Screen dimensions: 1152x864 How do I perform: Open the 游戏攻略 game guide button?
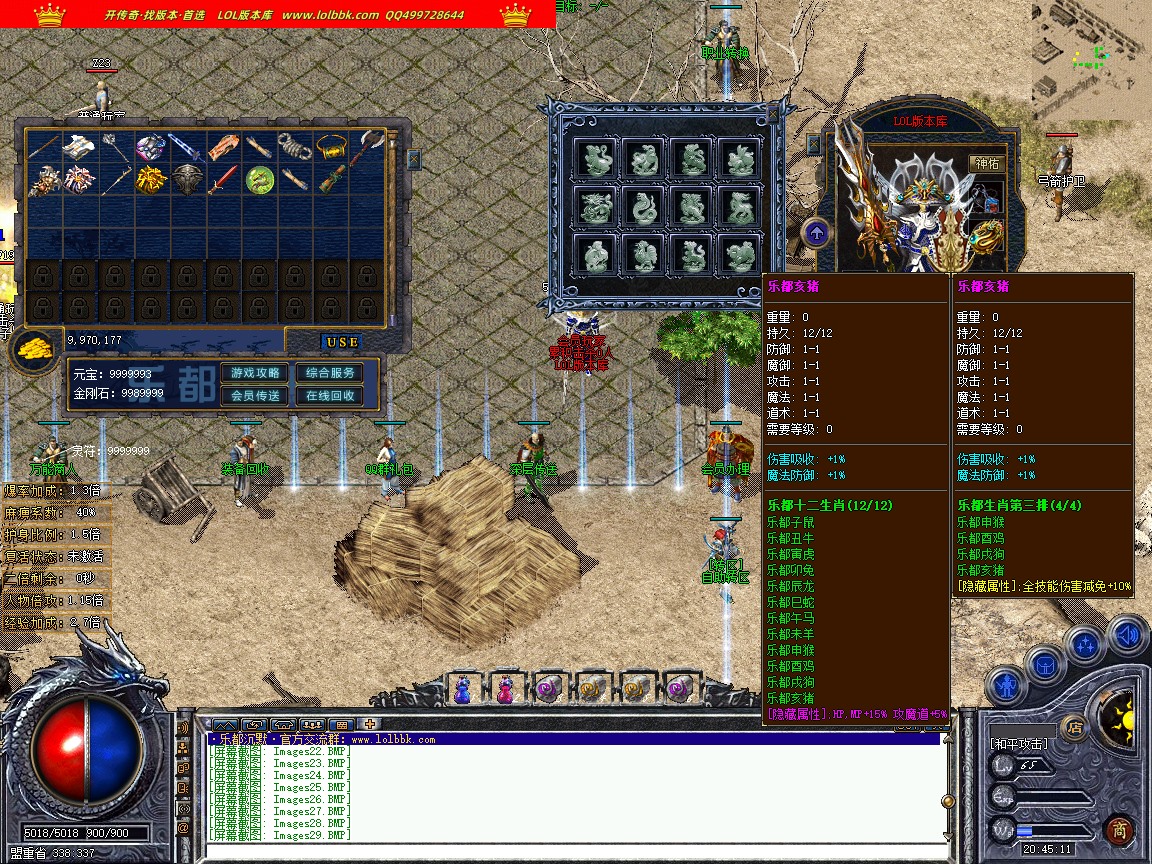[255, 373]
